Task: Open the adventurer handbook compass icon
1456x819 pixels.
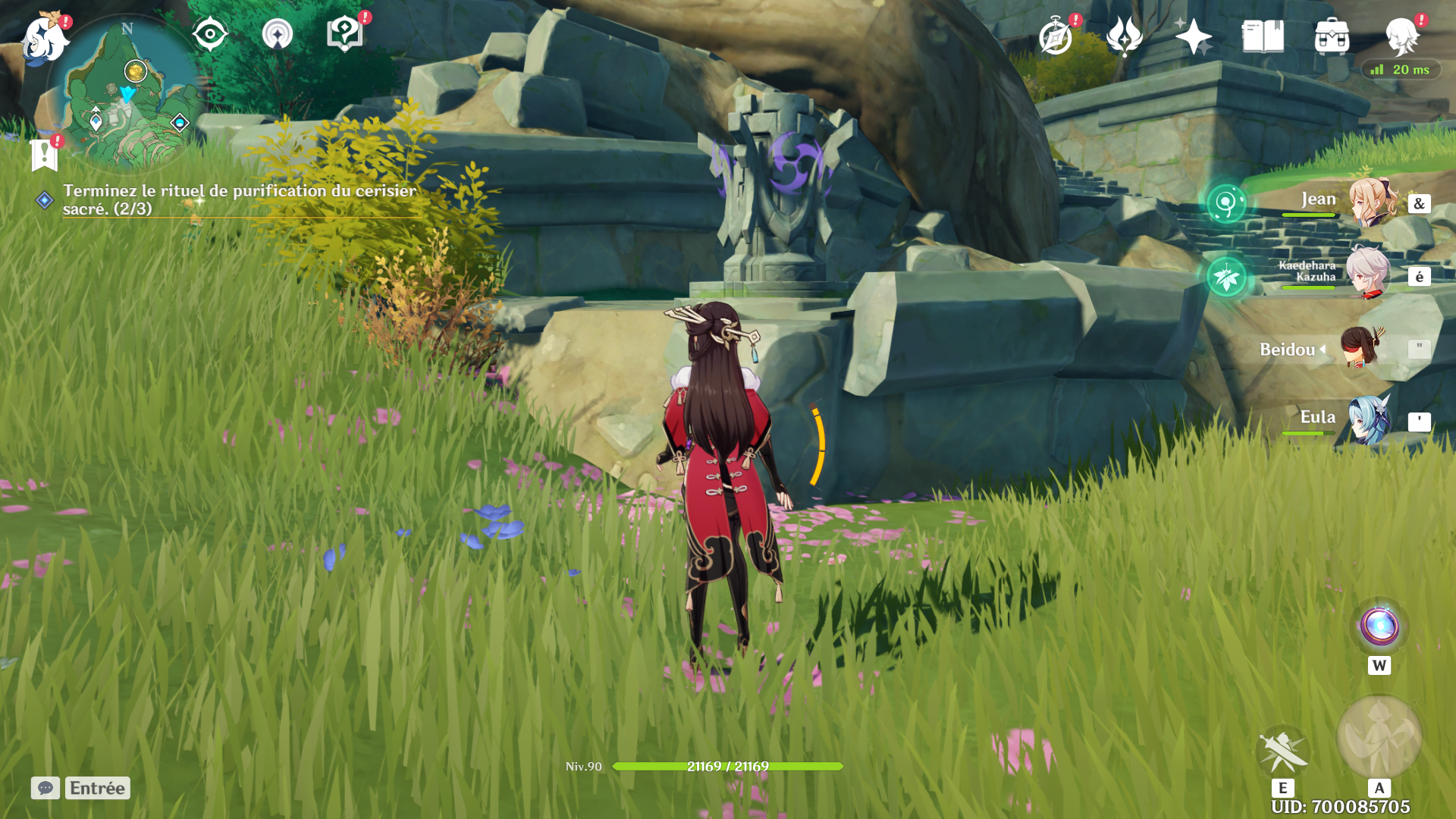Action: coord(1056,37)
